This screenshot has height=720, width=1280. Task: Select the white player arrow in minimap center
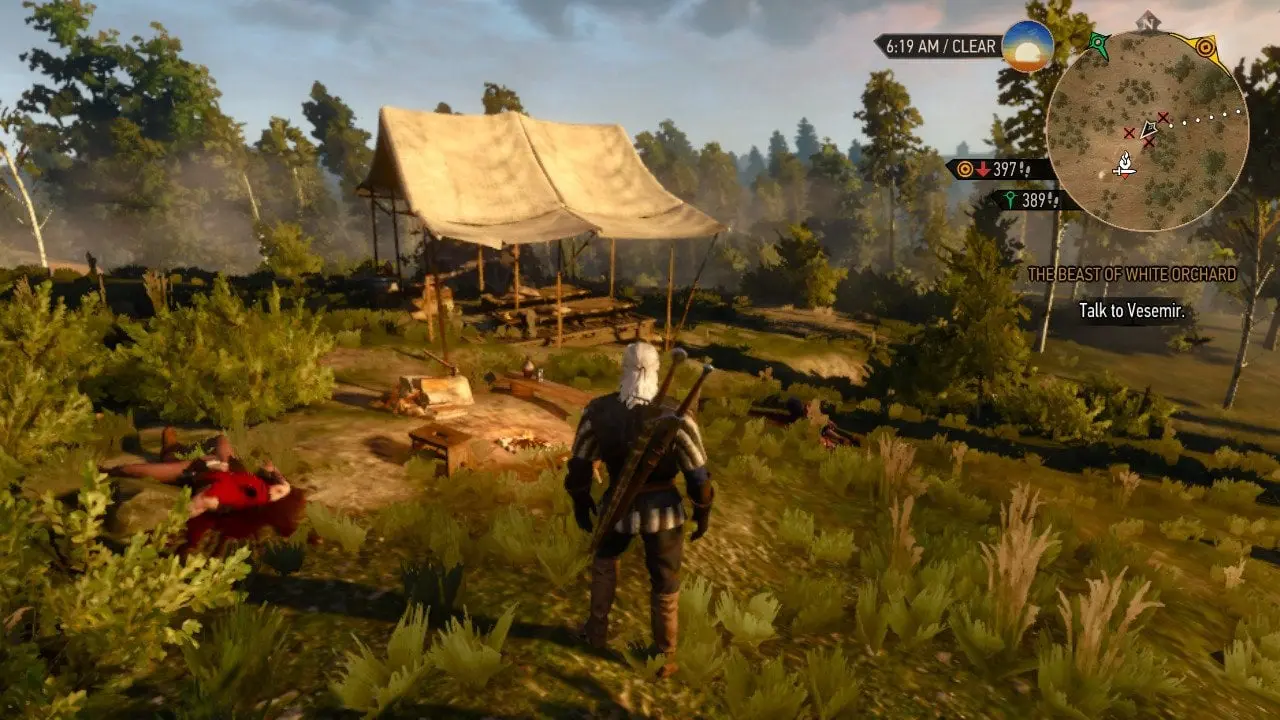click(x=1148, y=130)
